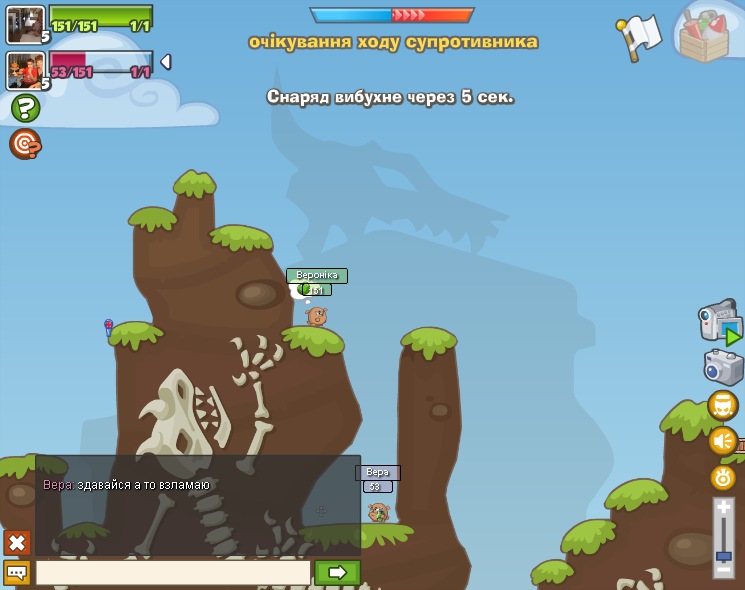The height and width of the screenshot is (590, 745).
Task: Start video recording with the camcorder
Action: 719,322
